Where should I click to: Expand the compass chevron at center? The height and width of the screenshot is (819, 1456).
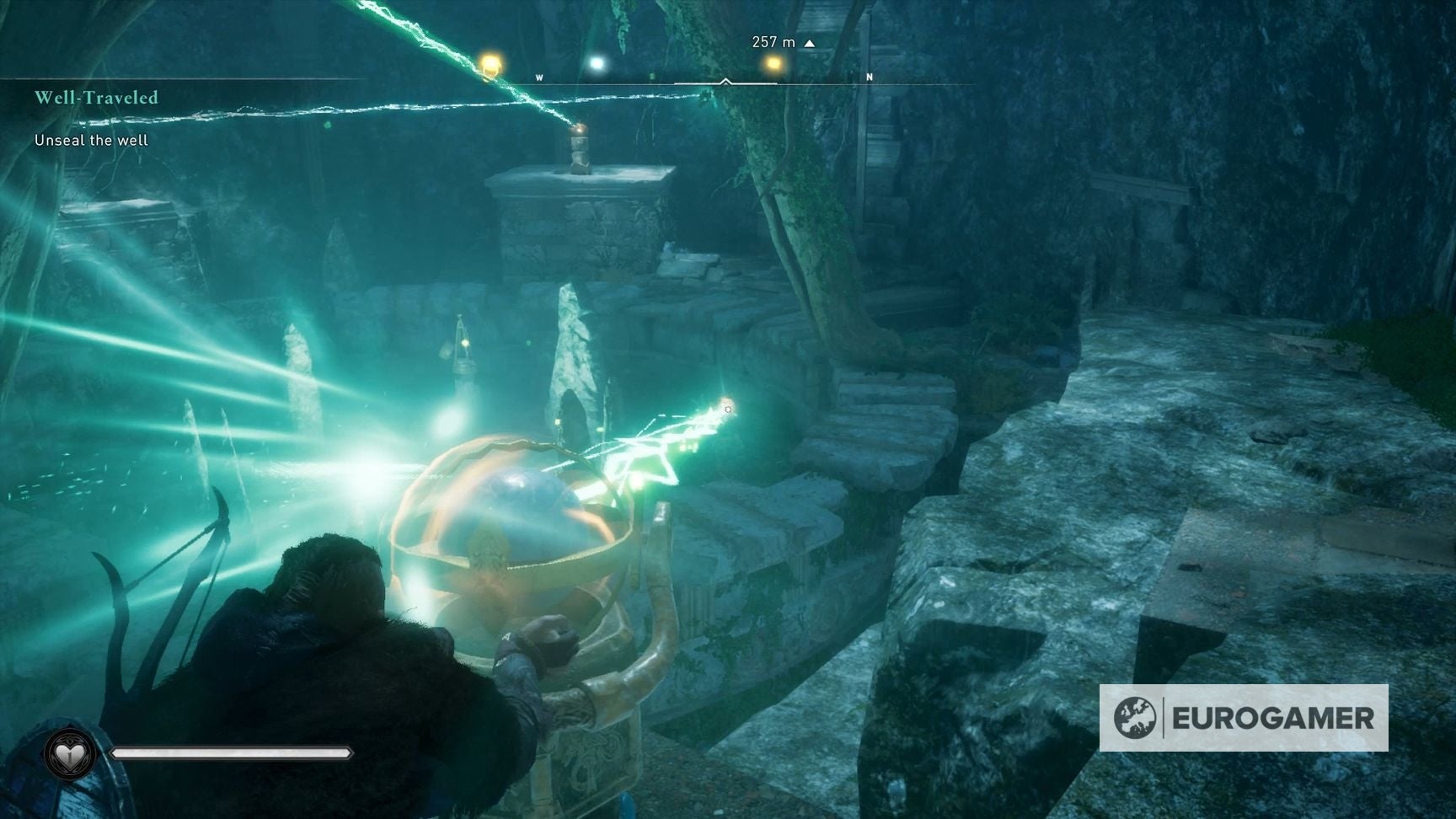click(725, 80)
